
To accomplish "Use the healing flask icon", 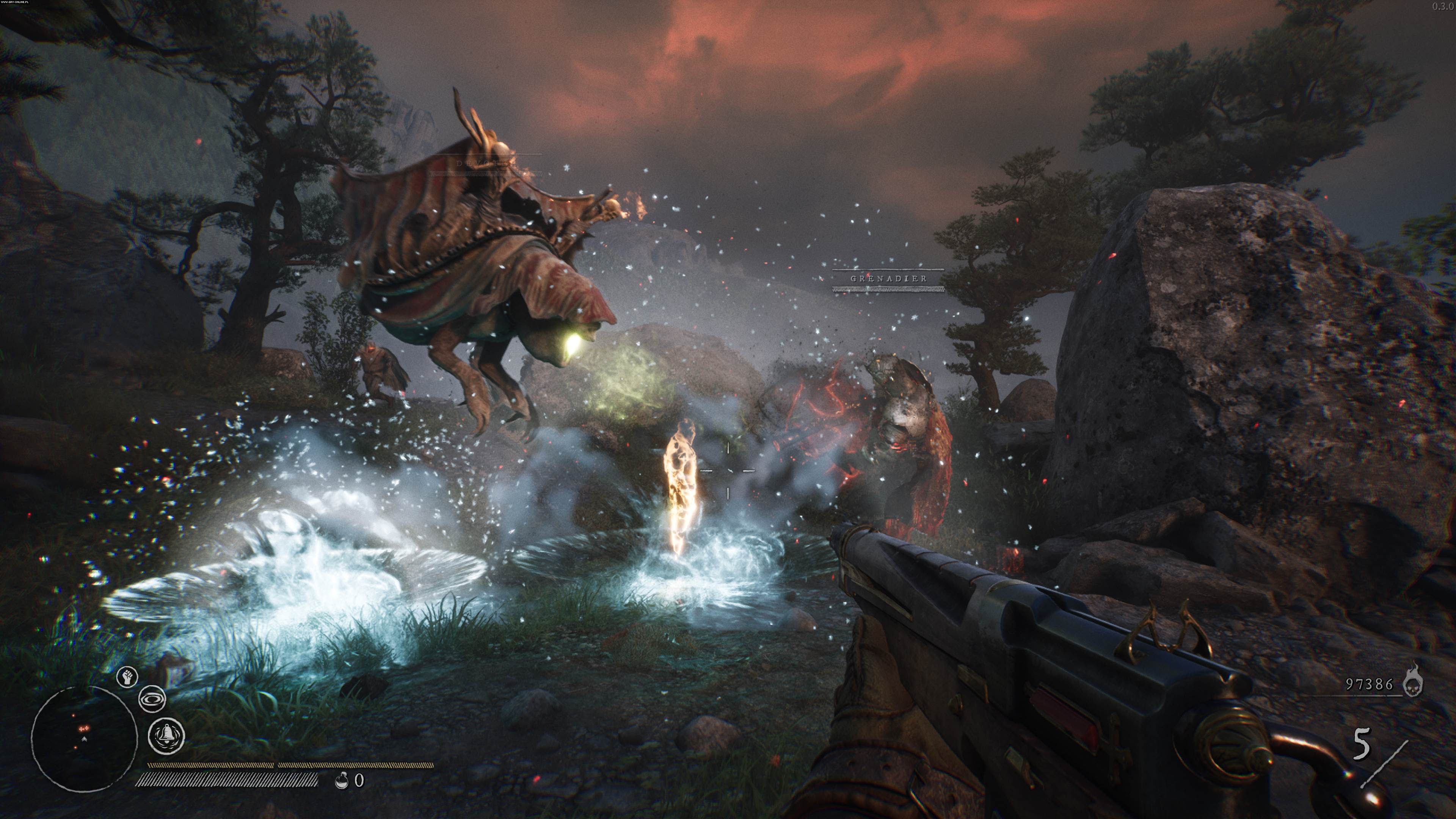I will click(x=341, y=781).
